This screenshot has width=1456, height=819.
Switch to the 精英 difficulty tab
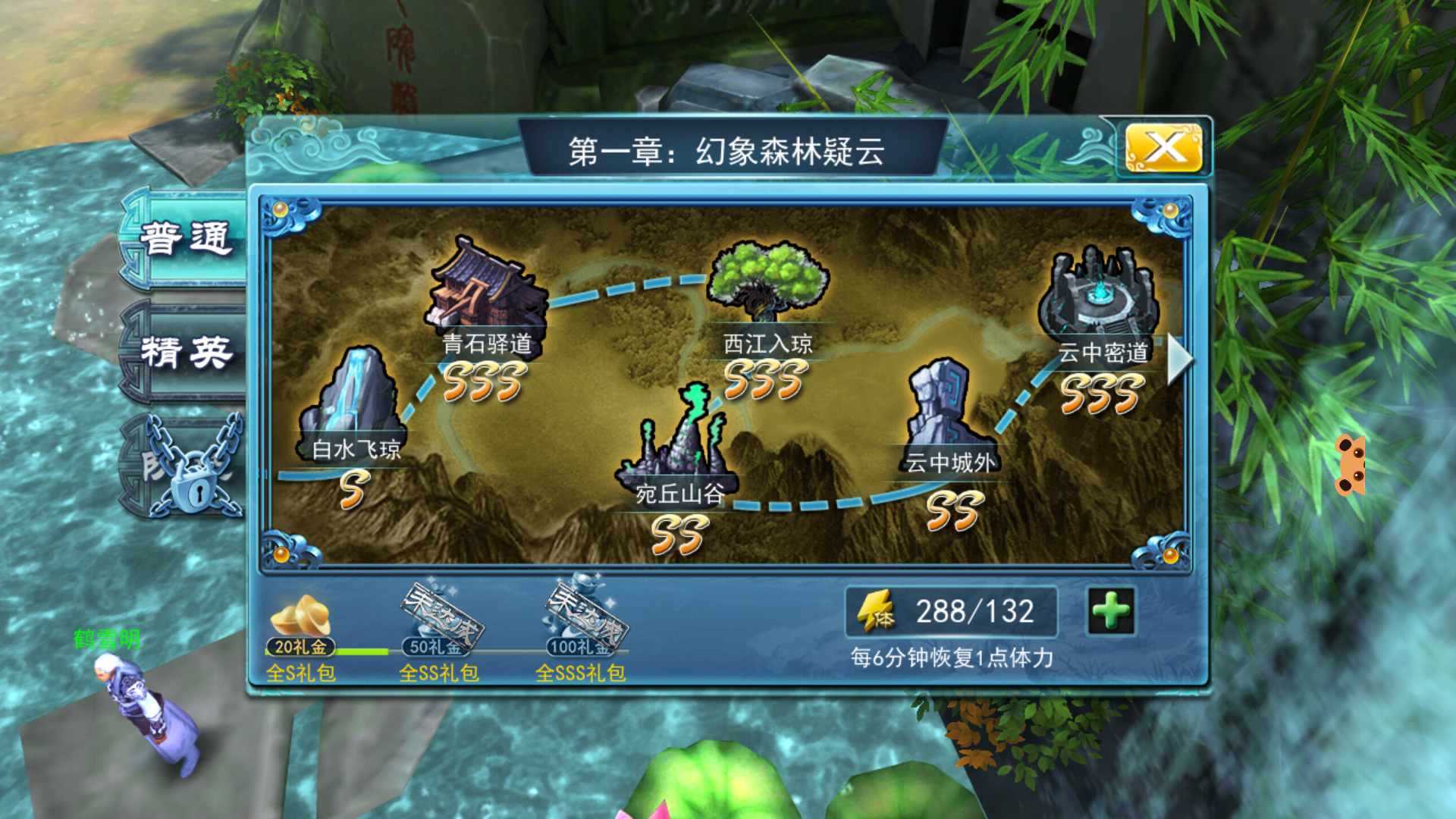point(186,352)
